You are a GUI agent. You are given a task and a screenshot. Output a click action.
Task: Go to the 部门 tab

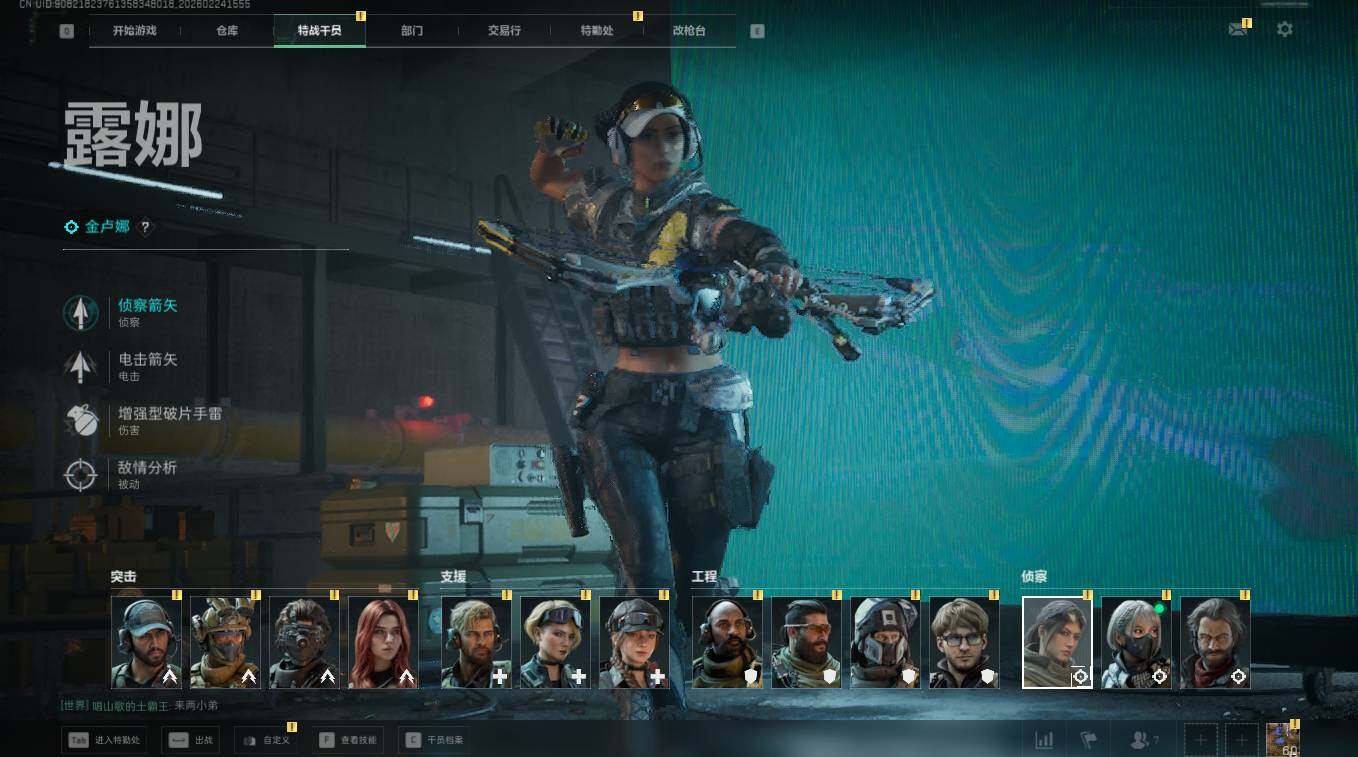pyautogui.click(x=412, y=31)
